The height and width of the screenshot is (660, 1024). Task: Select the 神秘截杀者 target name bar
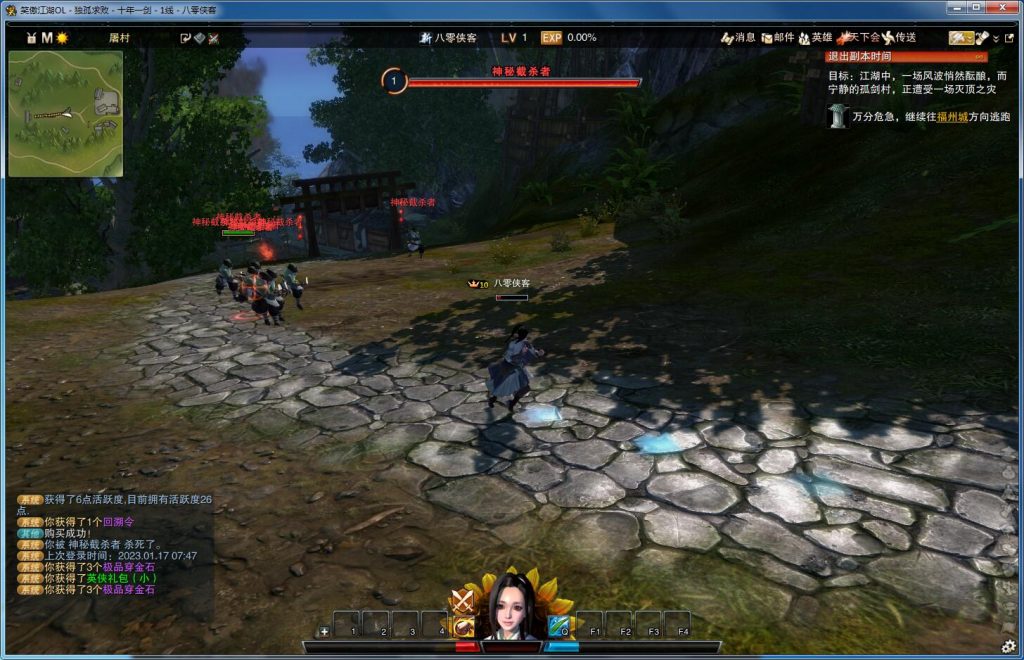[521, 72]
